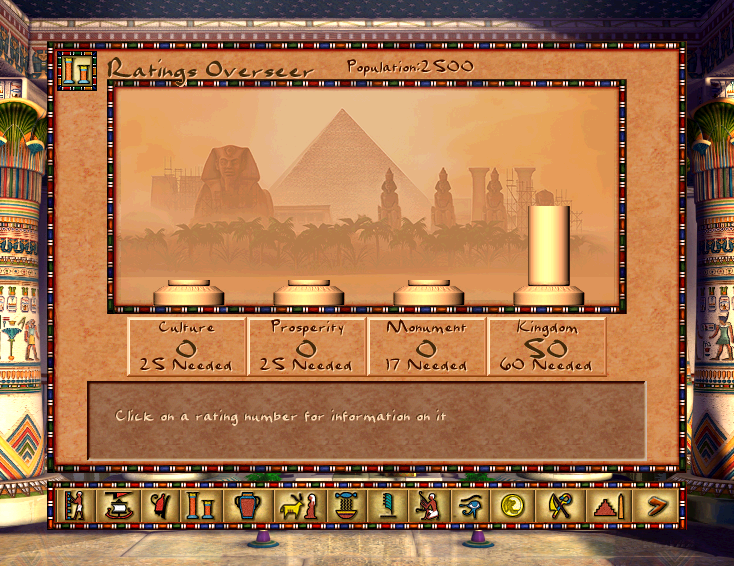This screenshot has height=566, width=734.
Task: Click the Culture rating number
Action: pyautogui.click(x=187, y=347)
